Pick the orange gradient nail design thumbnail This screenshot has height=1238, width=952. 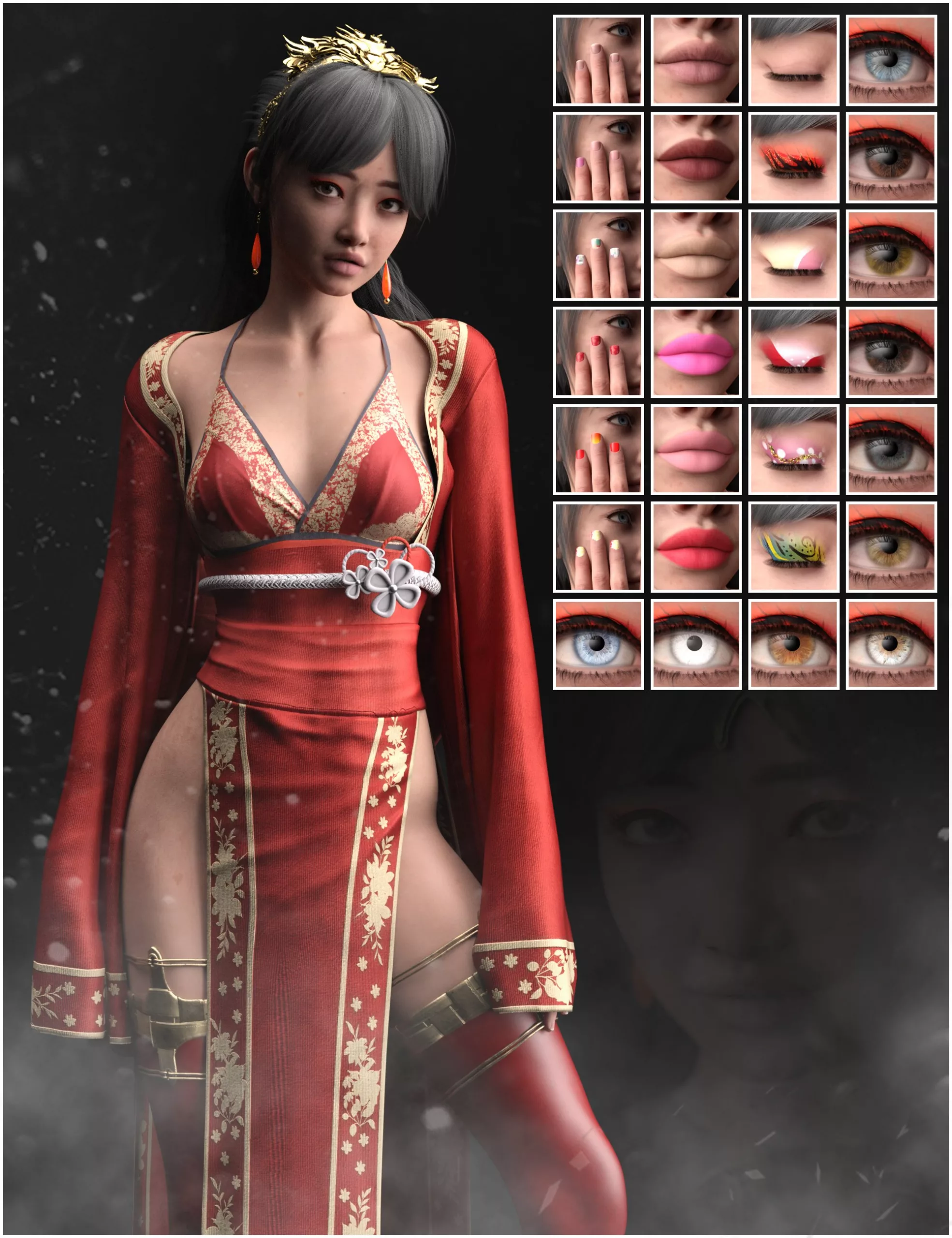(598, 450)
